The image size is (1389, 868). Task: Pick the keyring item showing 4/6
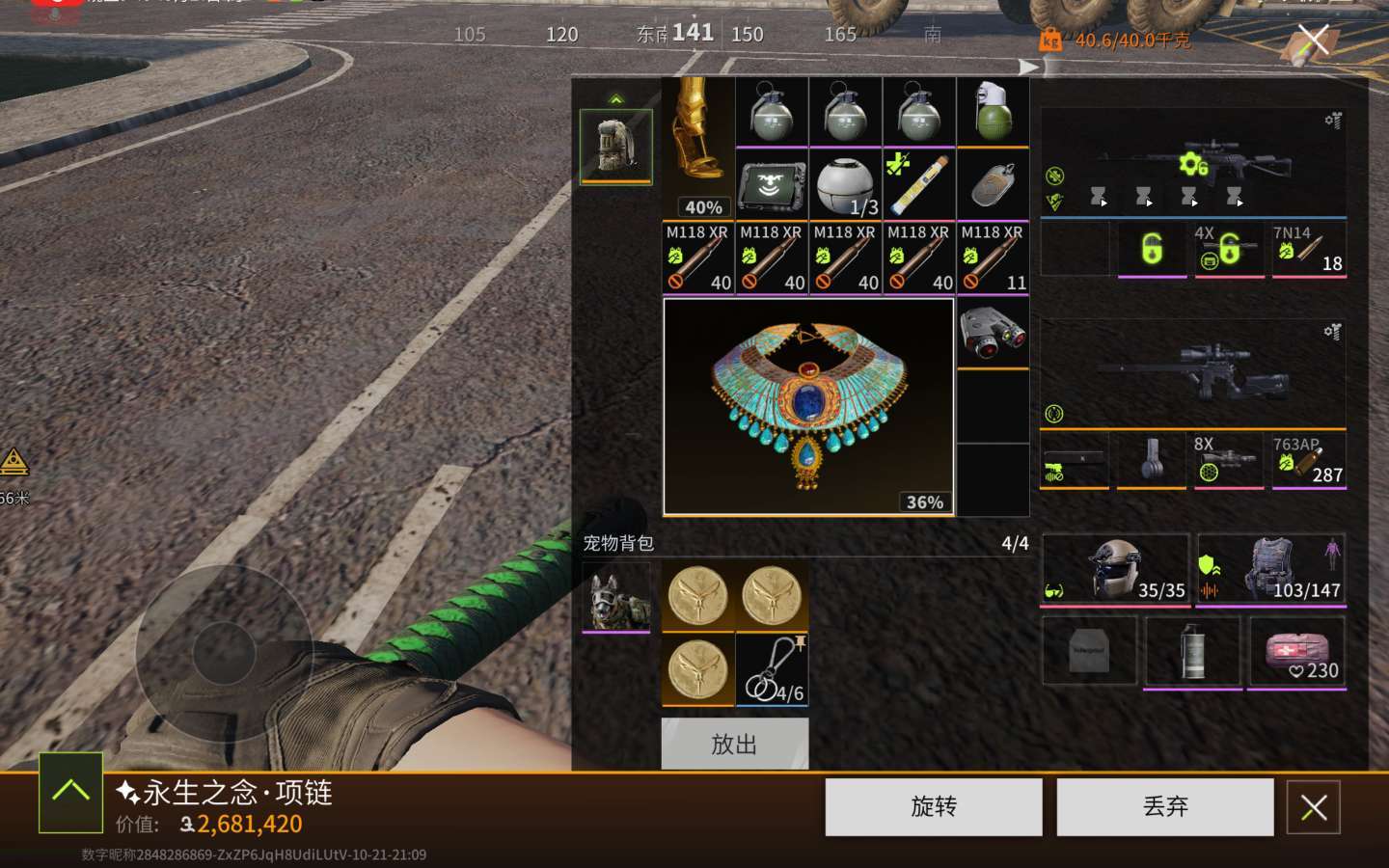(x=772, y=670)
